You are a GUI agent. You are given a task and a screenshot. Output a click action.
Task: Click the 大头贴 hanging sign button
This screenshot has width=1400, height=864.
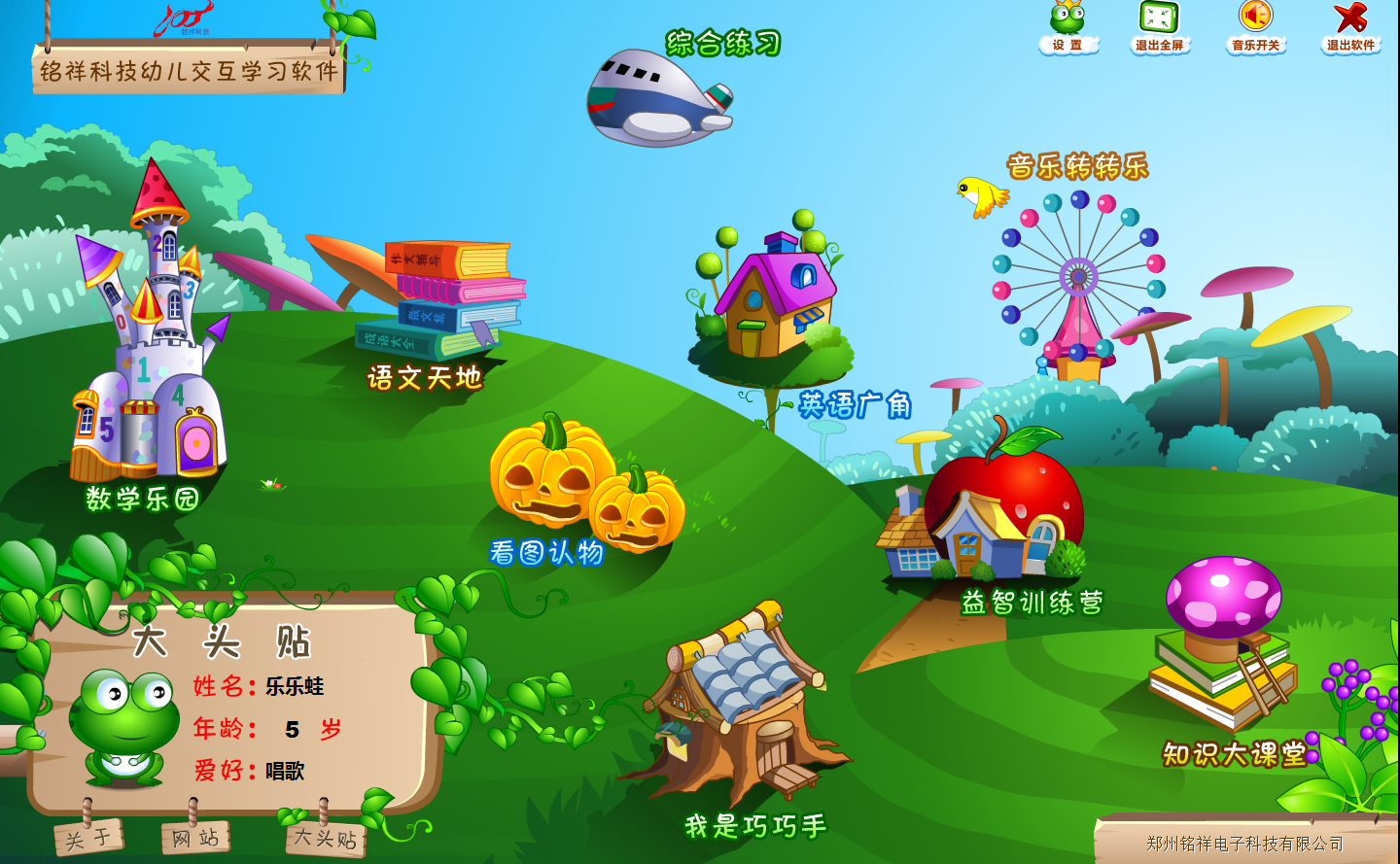(x=326, y=838)
